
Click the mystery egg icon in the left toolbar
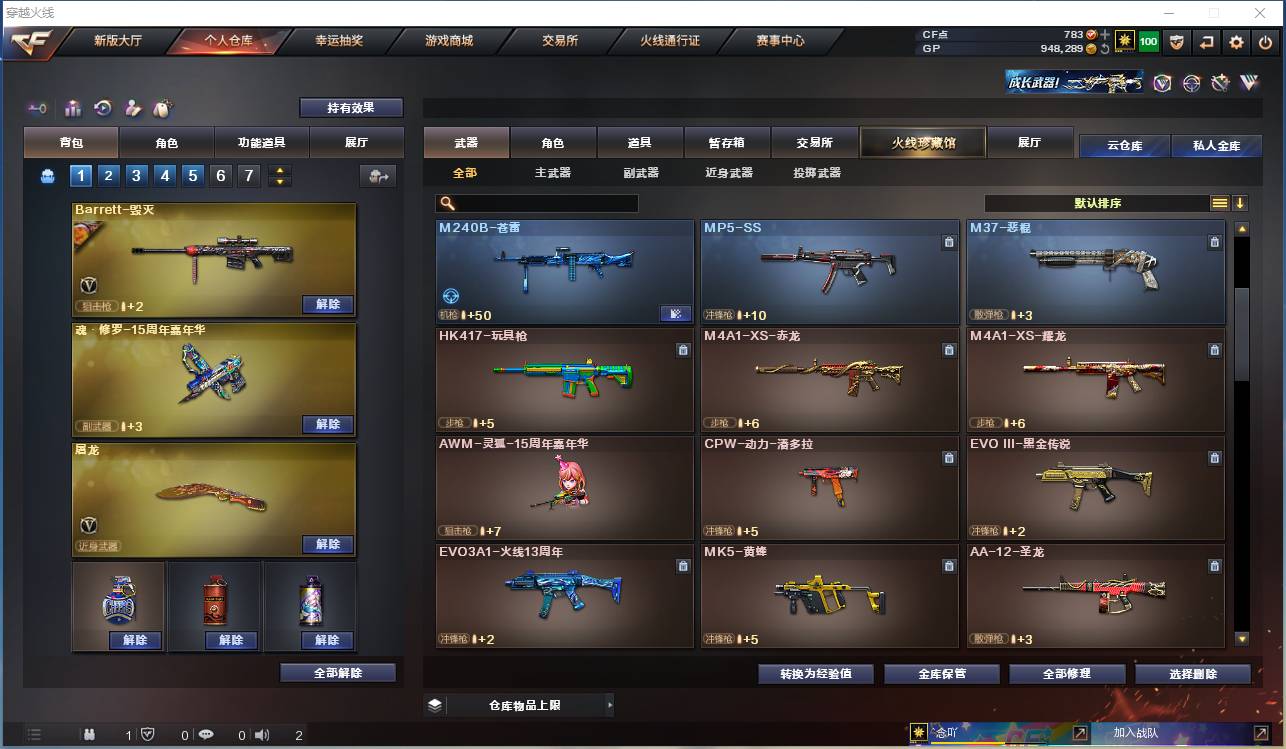tap(163, 107)
